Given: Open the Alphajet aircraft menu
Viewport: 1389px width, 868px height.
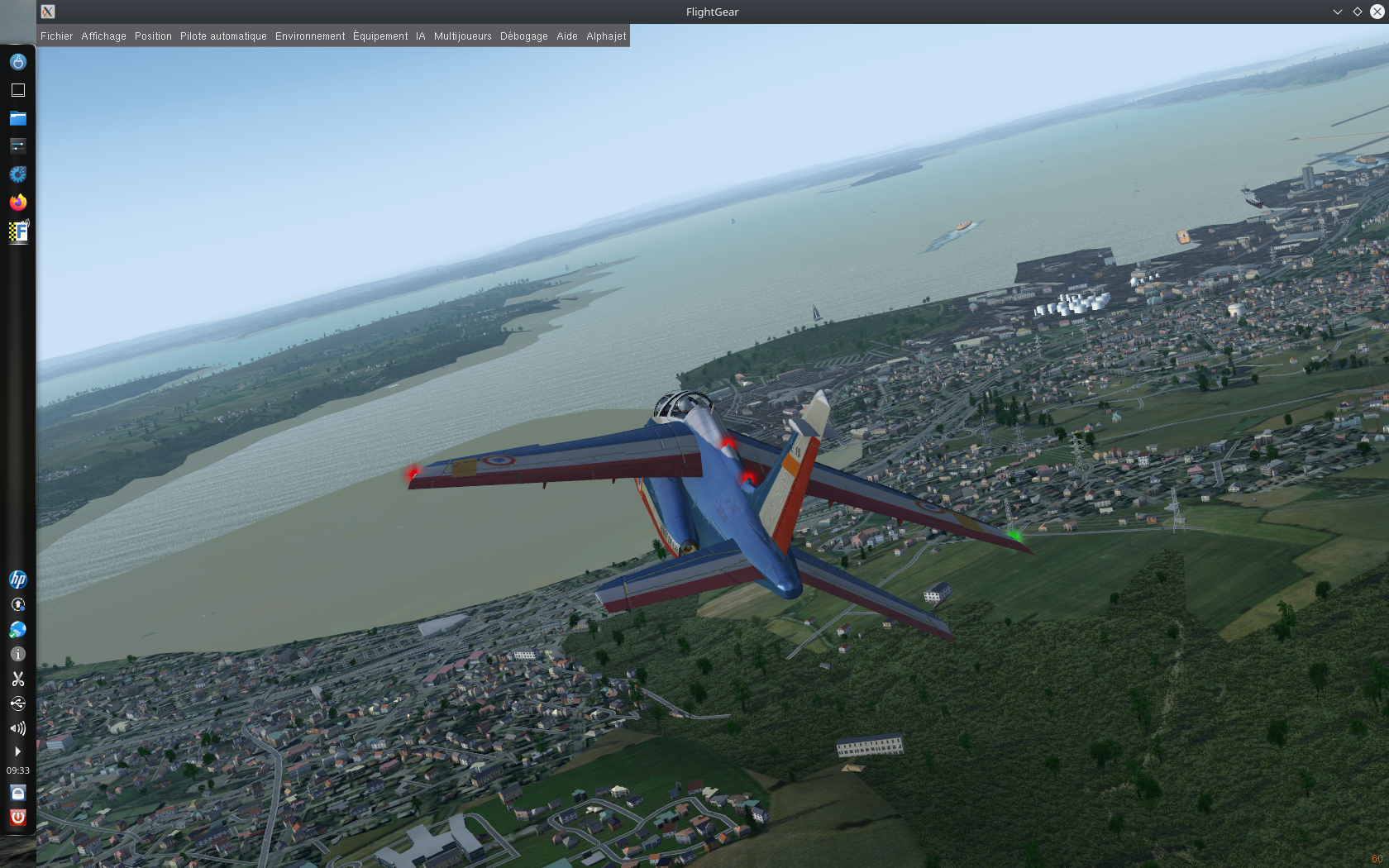Looking at the screenshot, I should (606, 36).
